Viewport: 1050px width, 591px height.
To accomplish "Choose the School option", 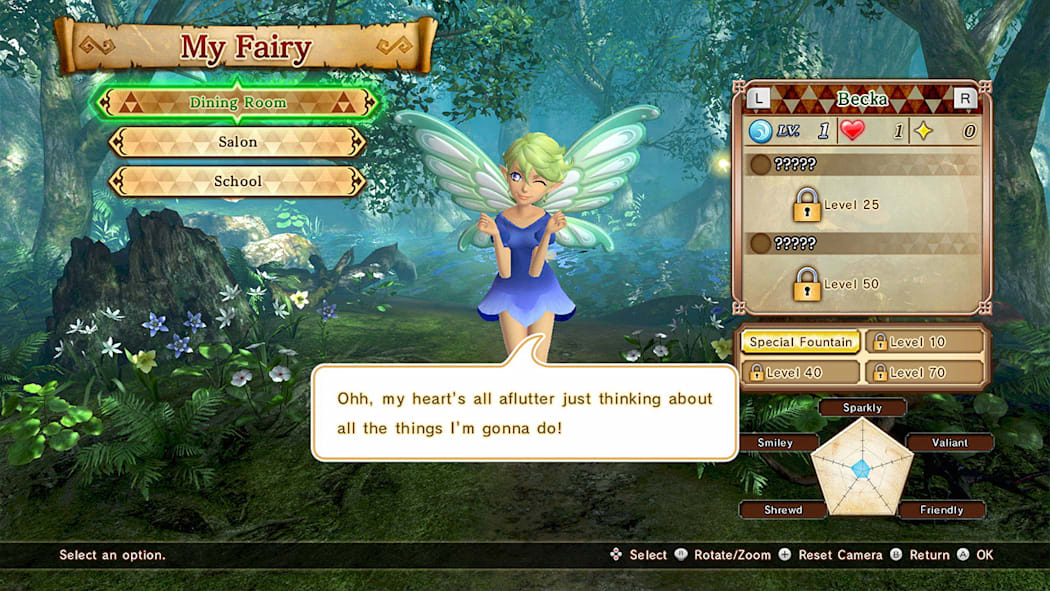I will (x=237, y=182).
